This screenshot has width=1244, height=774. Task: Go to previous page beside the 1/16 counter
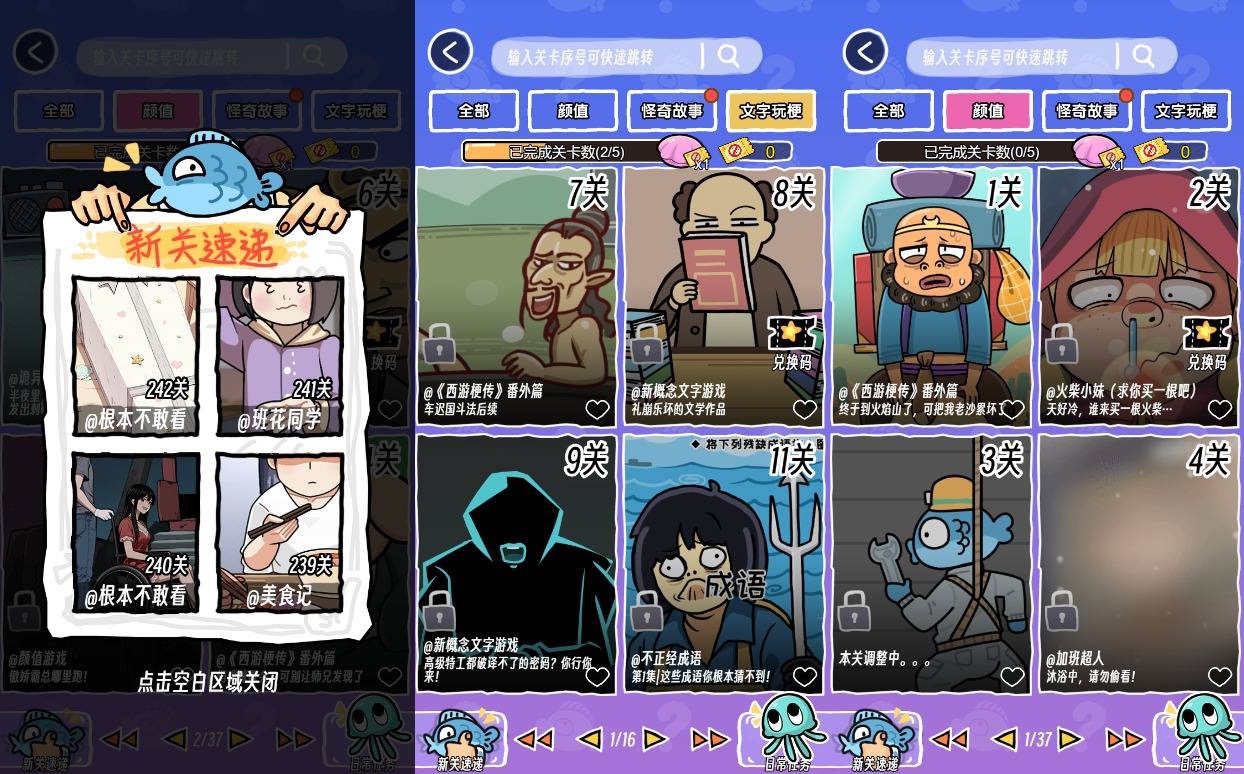[x=591, y=739]
